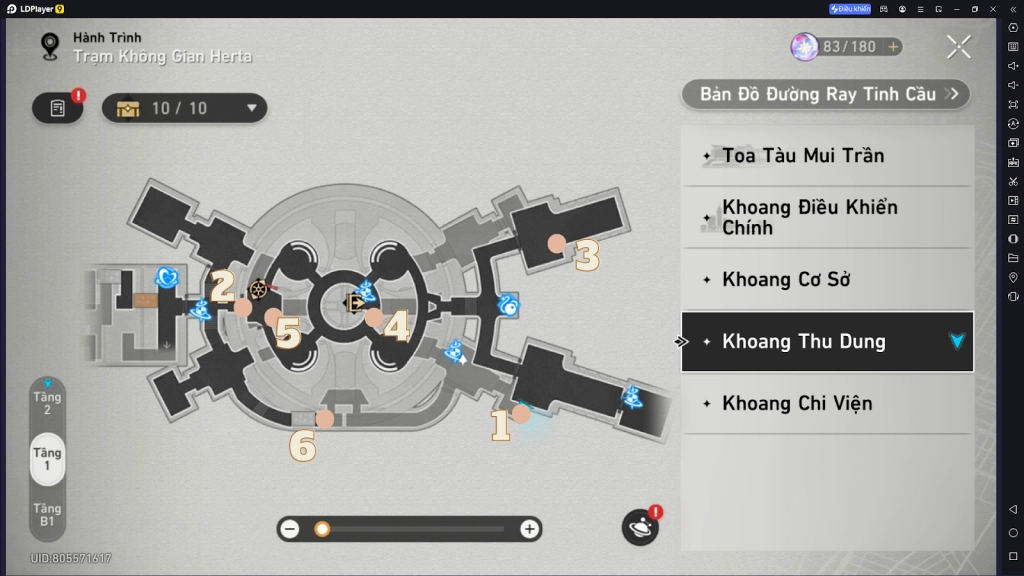Click the map zoom slider handle

(322, 529)
